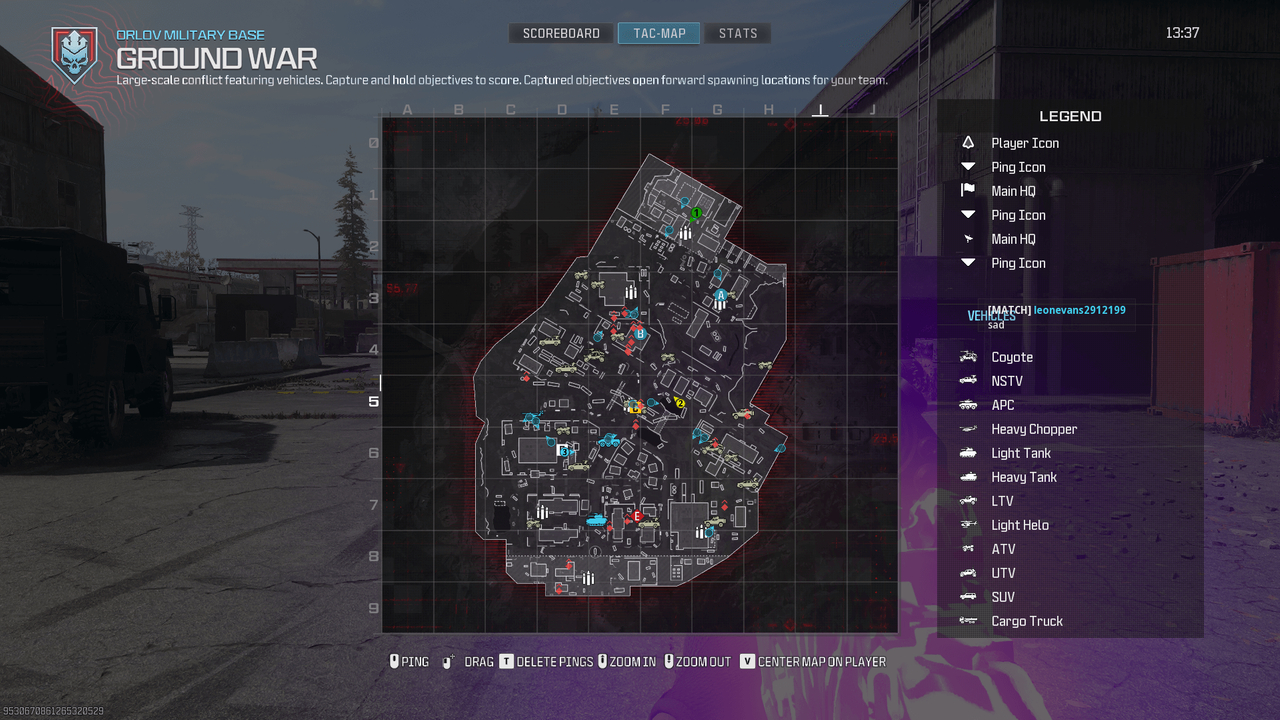The image size is (1280, 720).
Task: Click the SUV icon in the legend
Action: point(966,596)
